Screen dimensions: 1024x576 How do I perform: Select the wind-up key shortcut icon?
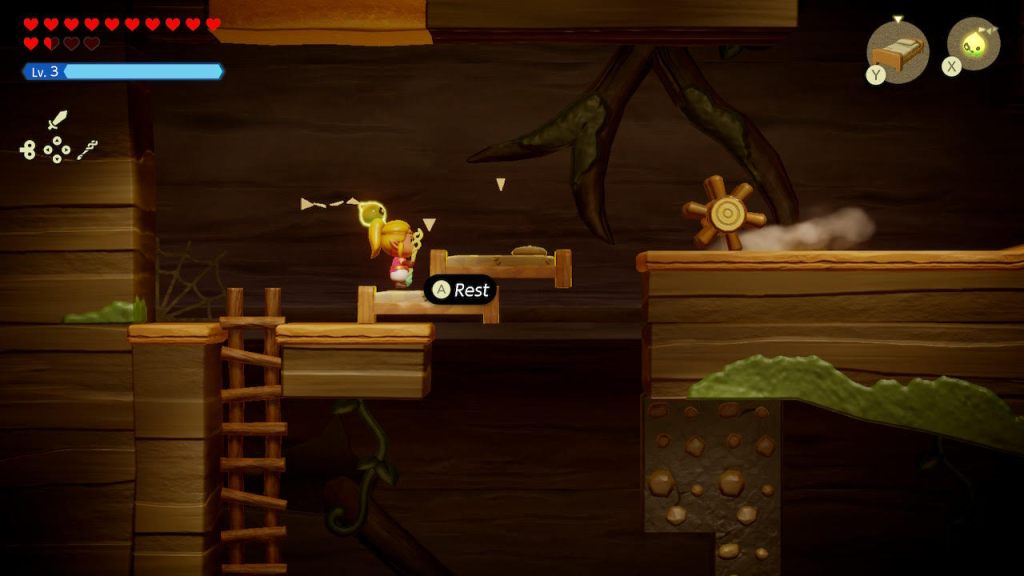[27, 150]
